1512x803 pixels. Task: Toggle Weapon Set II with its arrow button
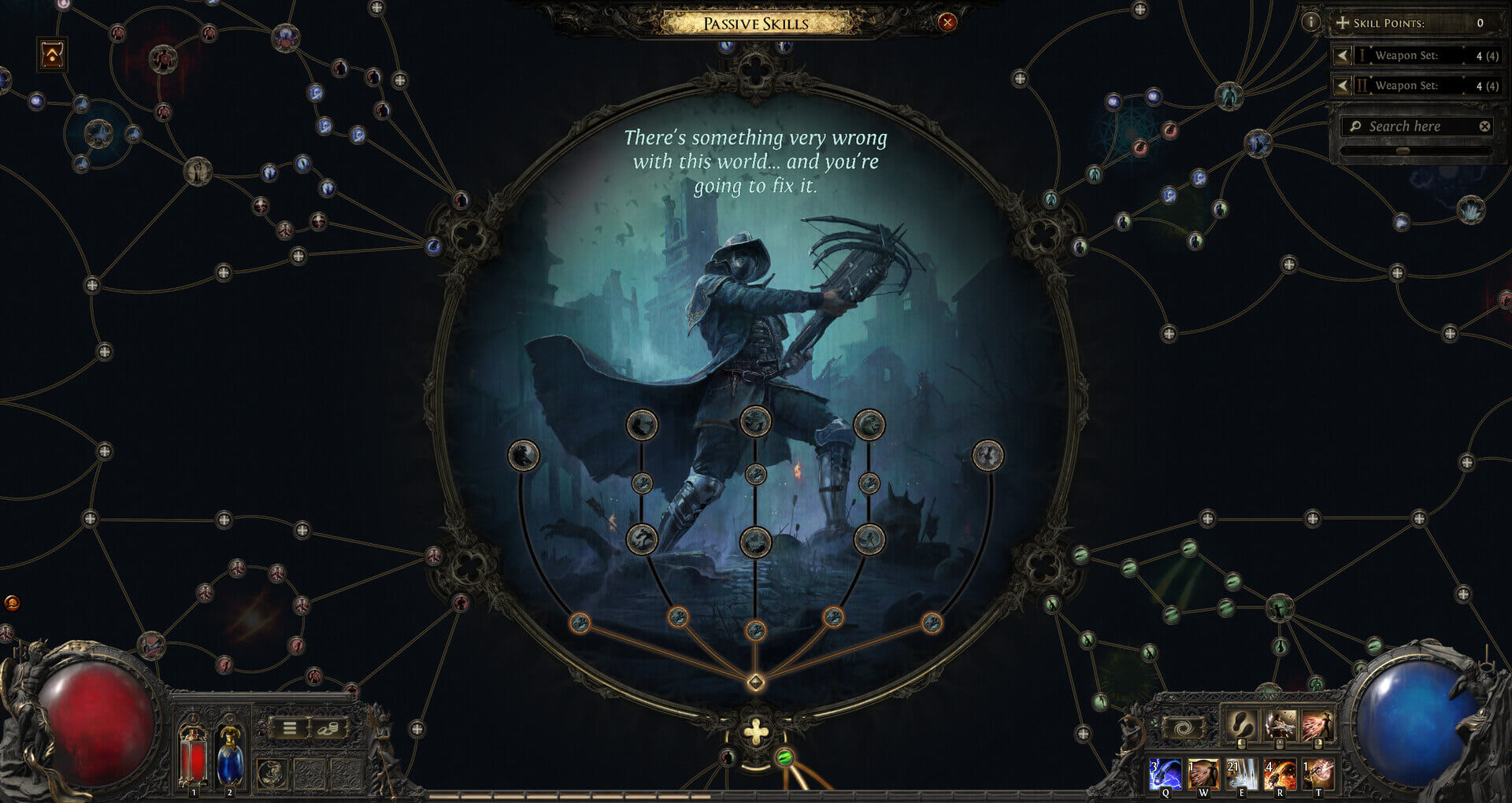1343,85
